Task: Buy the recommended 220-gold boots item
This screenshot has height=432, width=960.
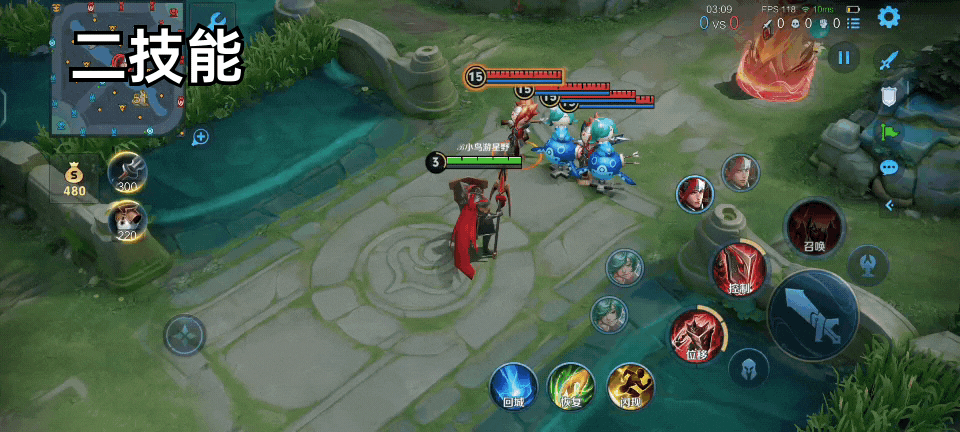Action: (x=127, y=220)
